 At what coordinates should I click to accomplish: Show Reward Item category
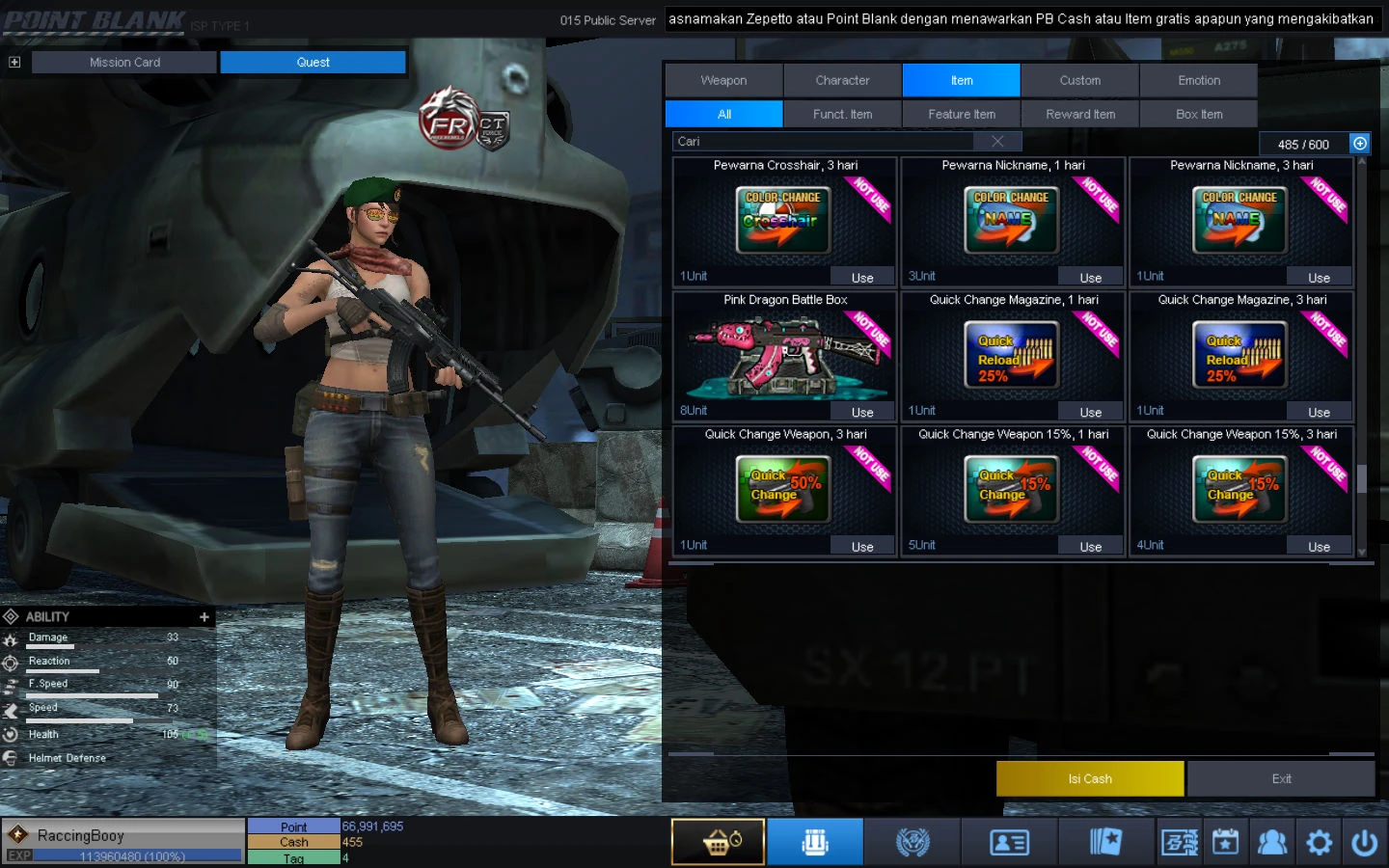(1079, 114)
